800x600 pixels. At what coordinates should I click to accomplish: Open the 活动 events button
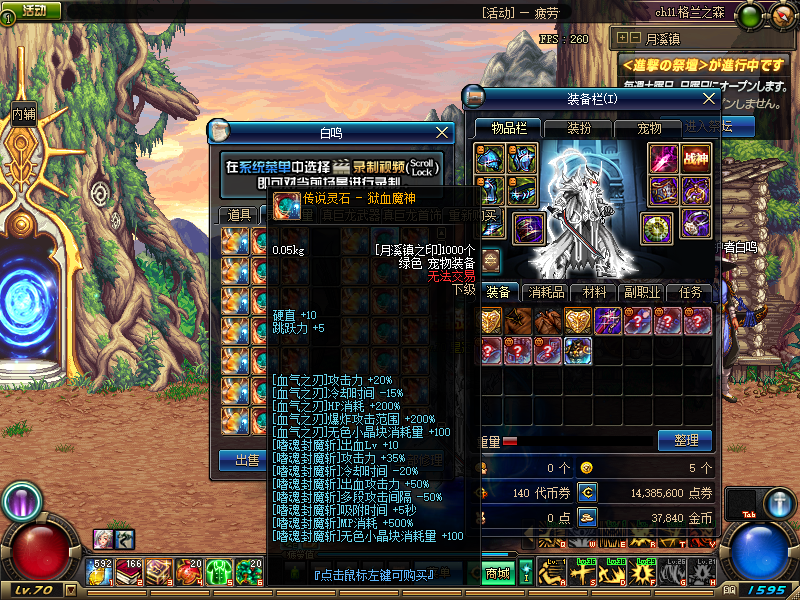point(33,9)
